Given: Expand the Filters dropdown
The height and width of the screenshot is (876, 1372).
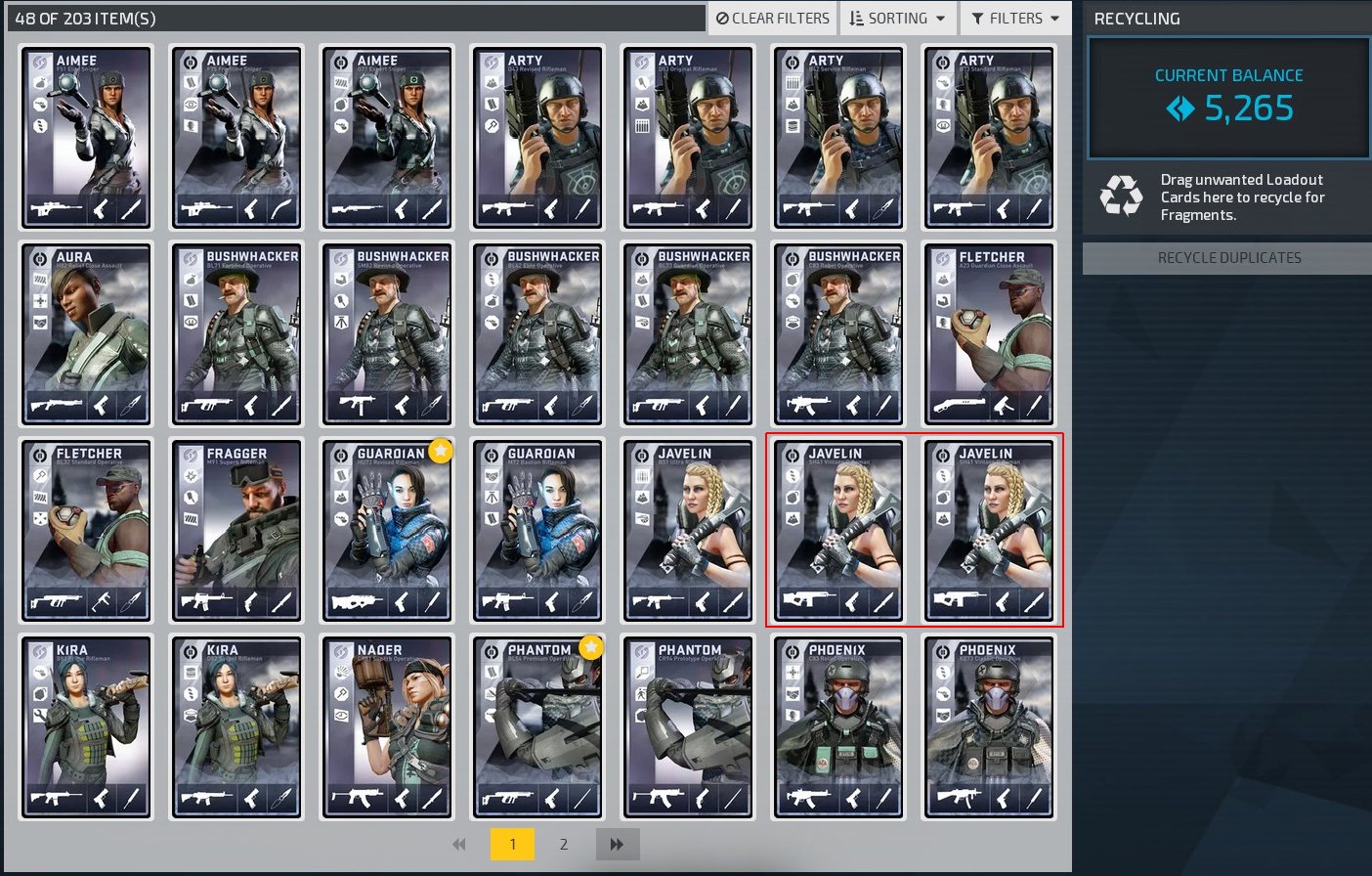Looking at the screenshot, I should 1015,19.
